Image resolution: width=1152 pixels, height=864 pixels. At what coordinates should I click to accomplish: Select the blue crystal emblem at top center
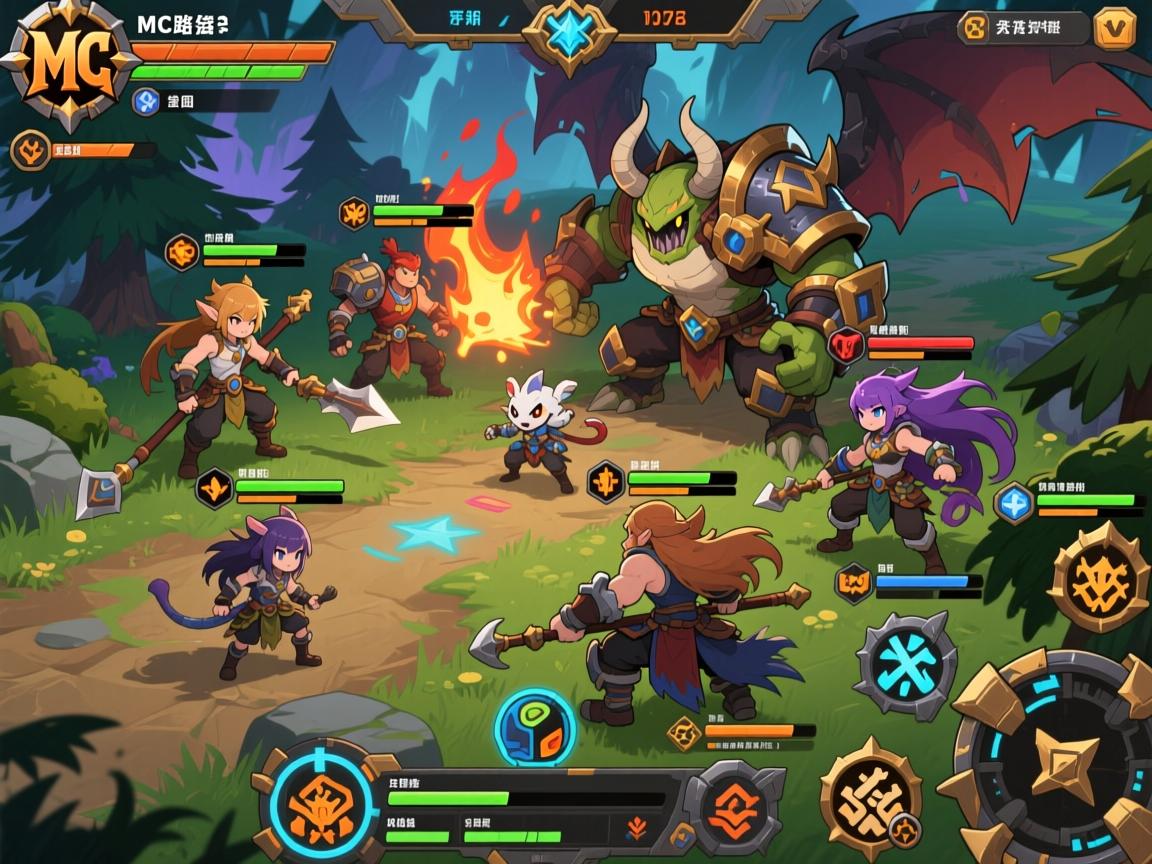569,34
